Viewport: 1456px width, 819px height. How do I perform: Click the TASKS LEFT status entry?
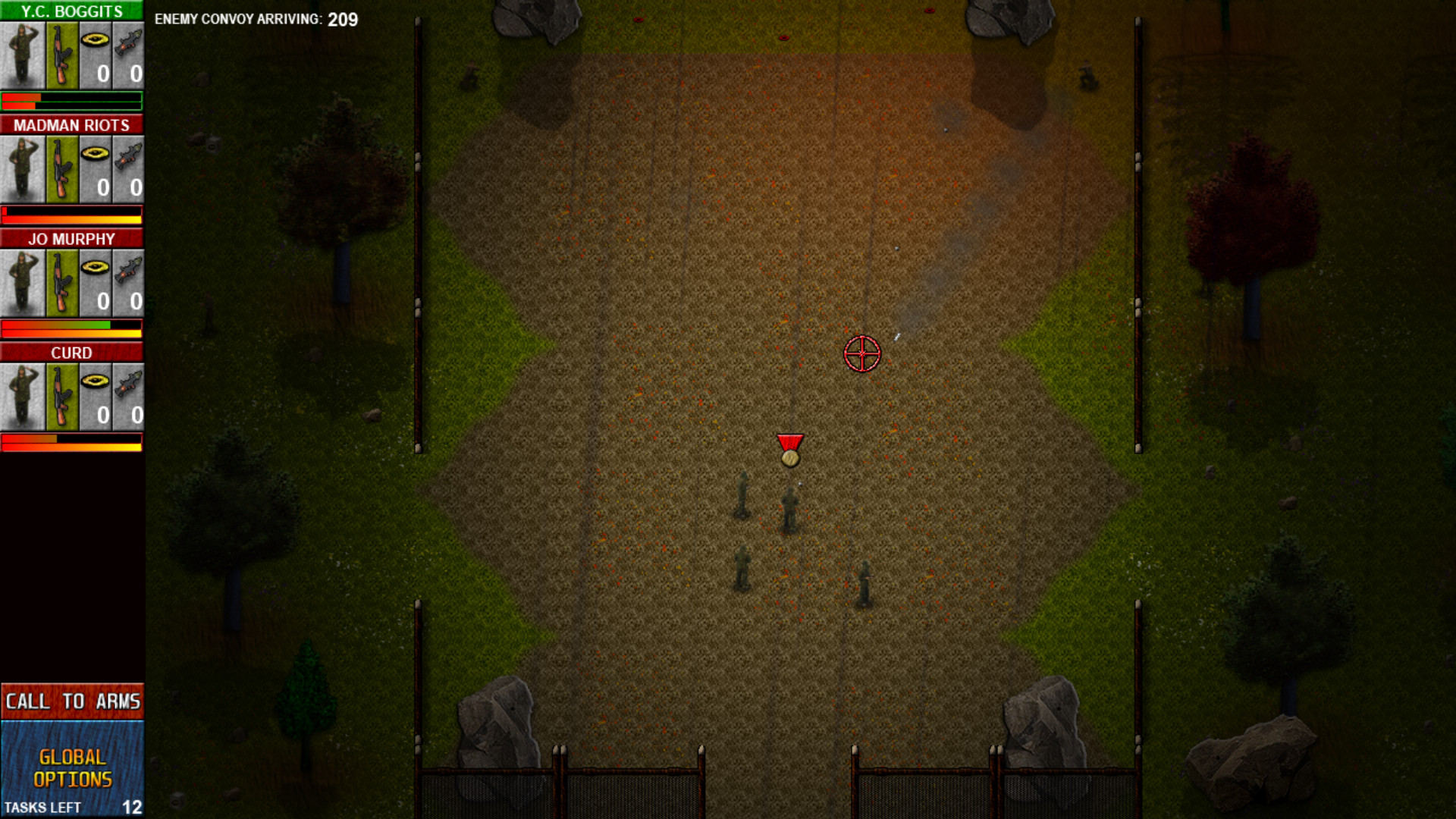point(72,808)
